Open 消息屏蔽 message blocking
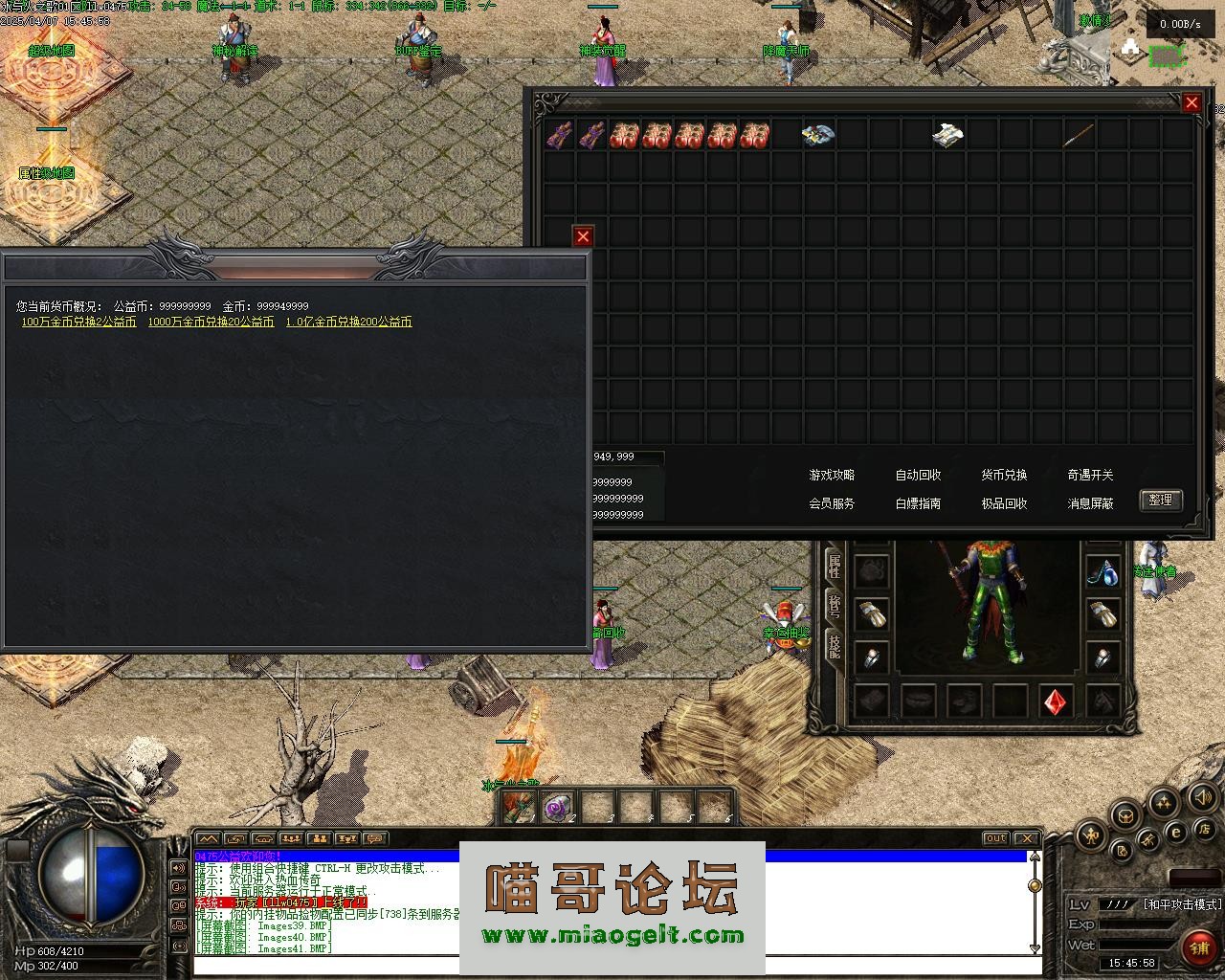 pyautogui.click(x=1090, y=503)
